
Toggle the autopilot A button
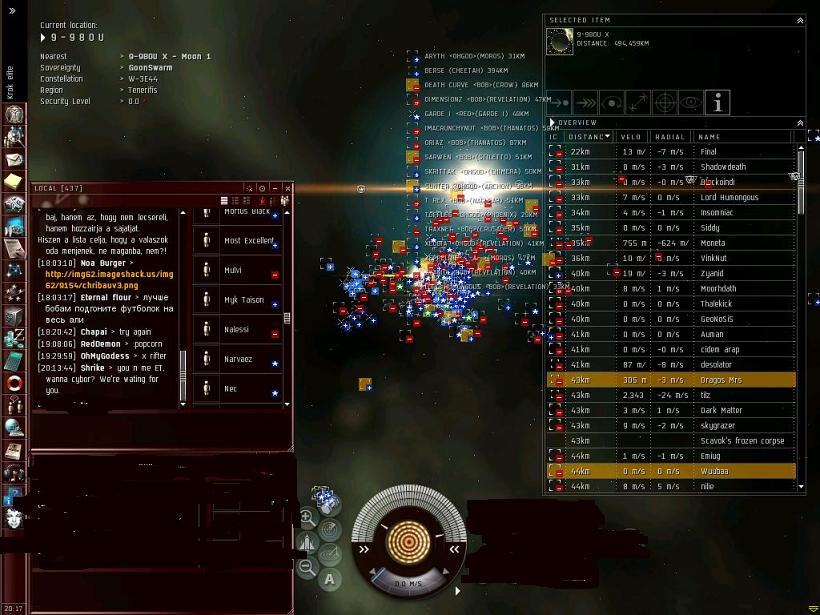click(x=330, y=578)
